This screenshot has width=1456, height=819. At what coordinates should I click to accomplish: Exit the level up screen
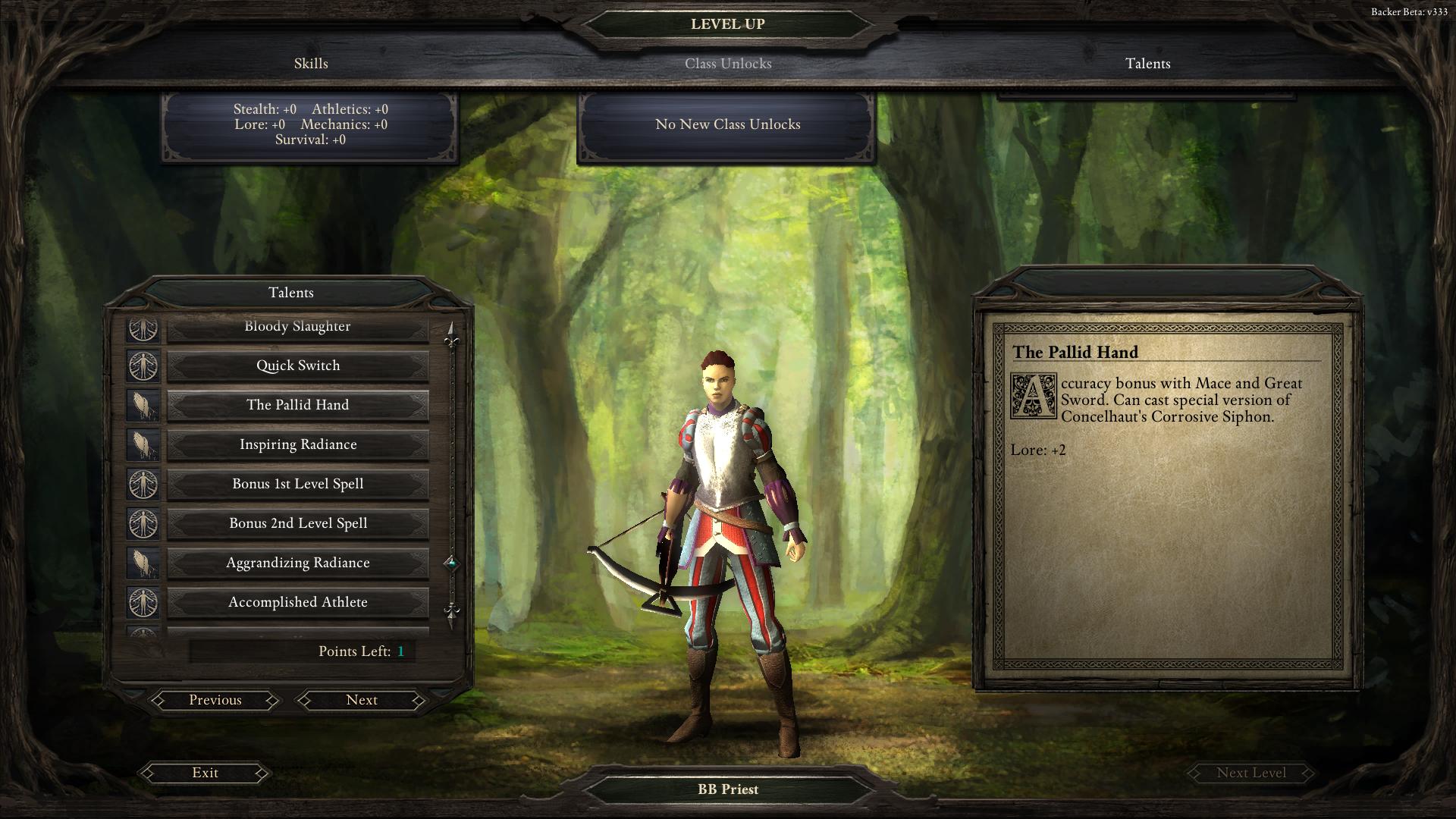point(205,773)
